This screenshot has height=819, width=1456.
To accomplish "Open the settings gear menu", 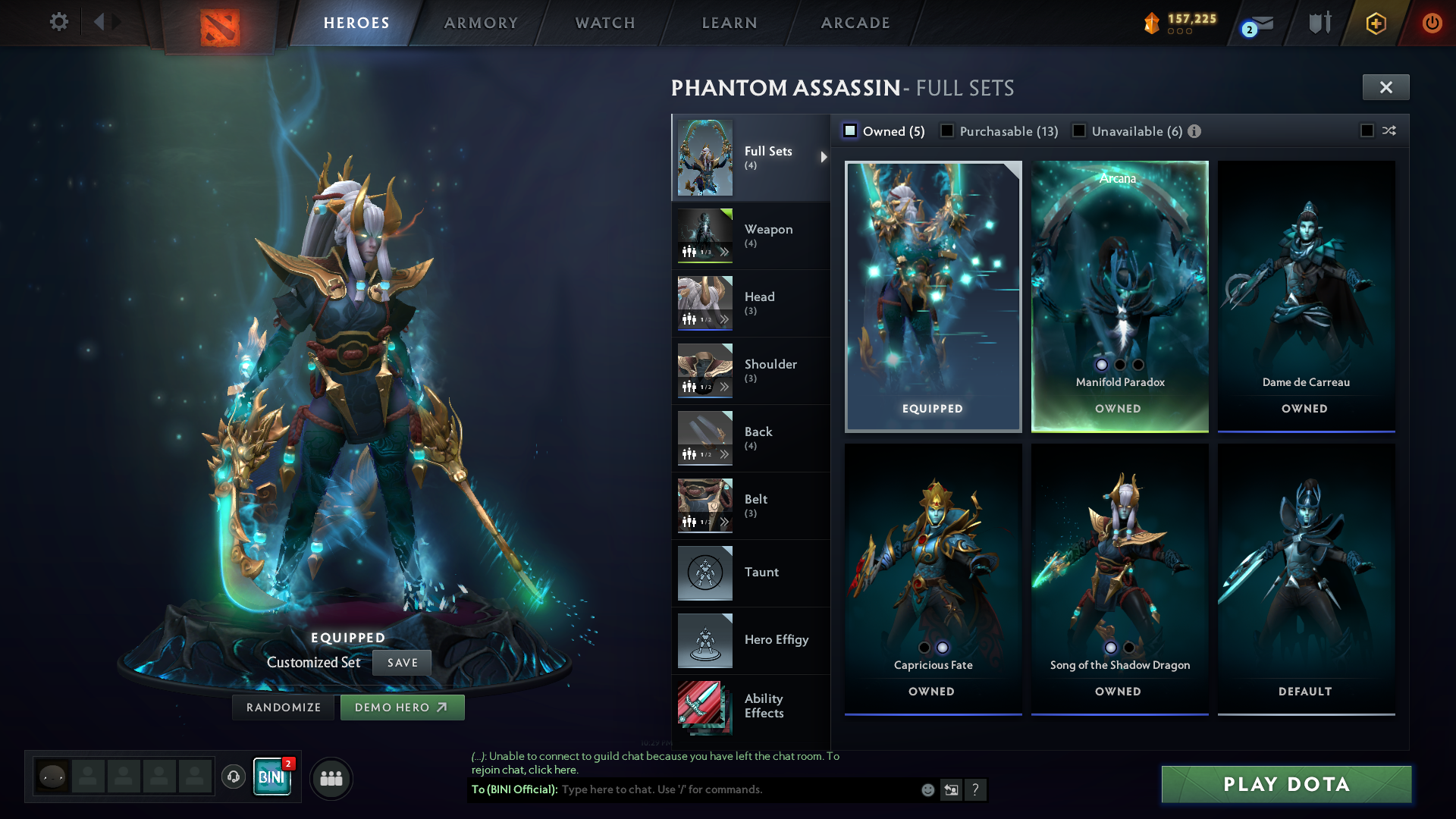I will pos(58,22).
